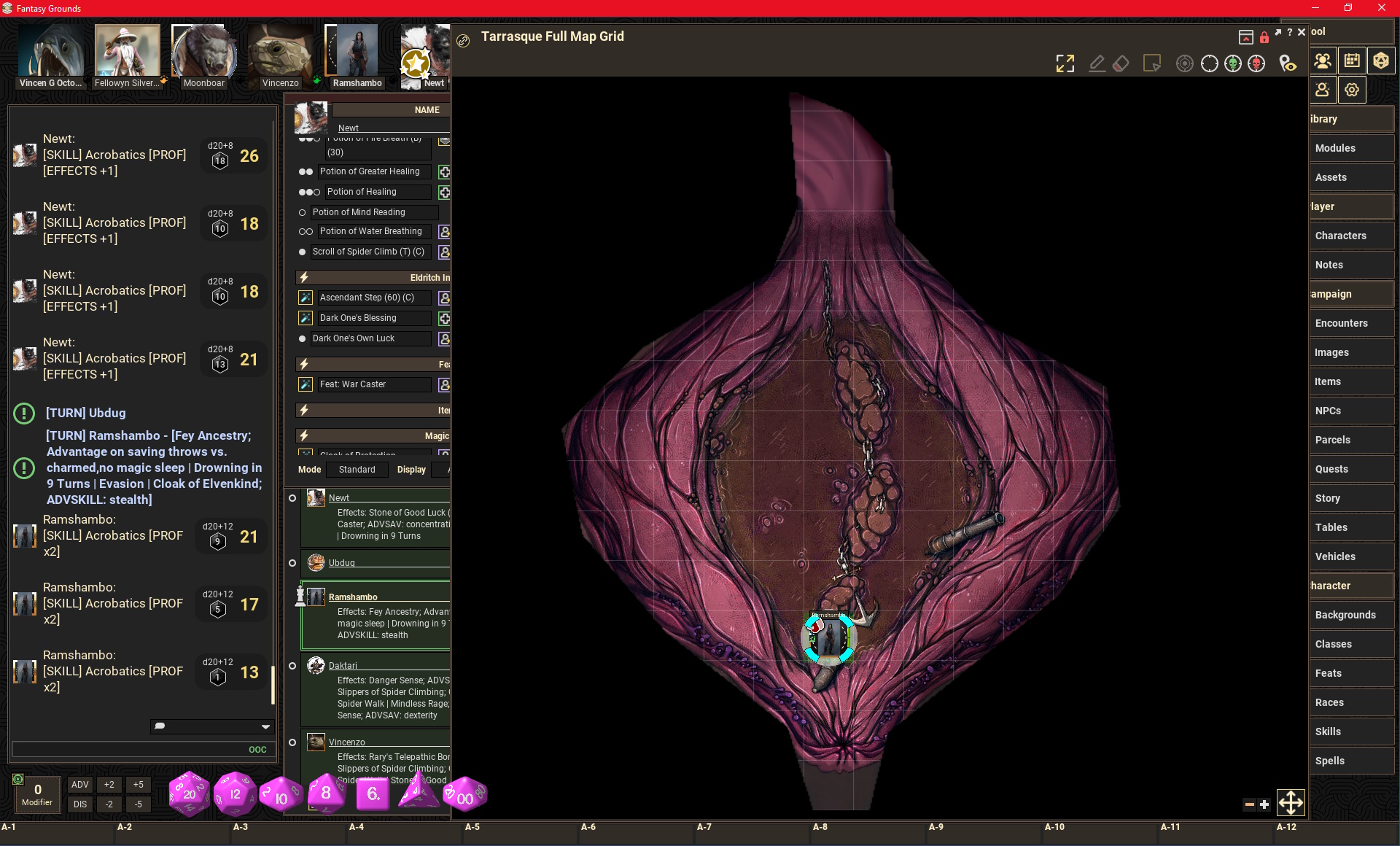Open the Characters list
The image size is (1400, 846).
click(1340, 236)
